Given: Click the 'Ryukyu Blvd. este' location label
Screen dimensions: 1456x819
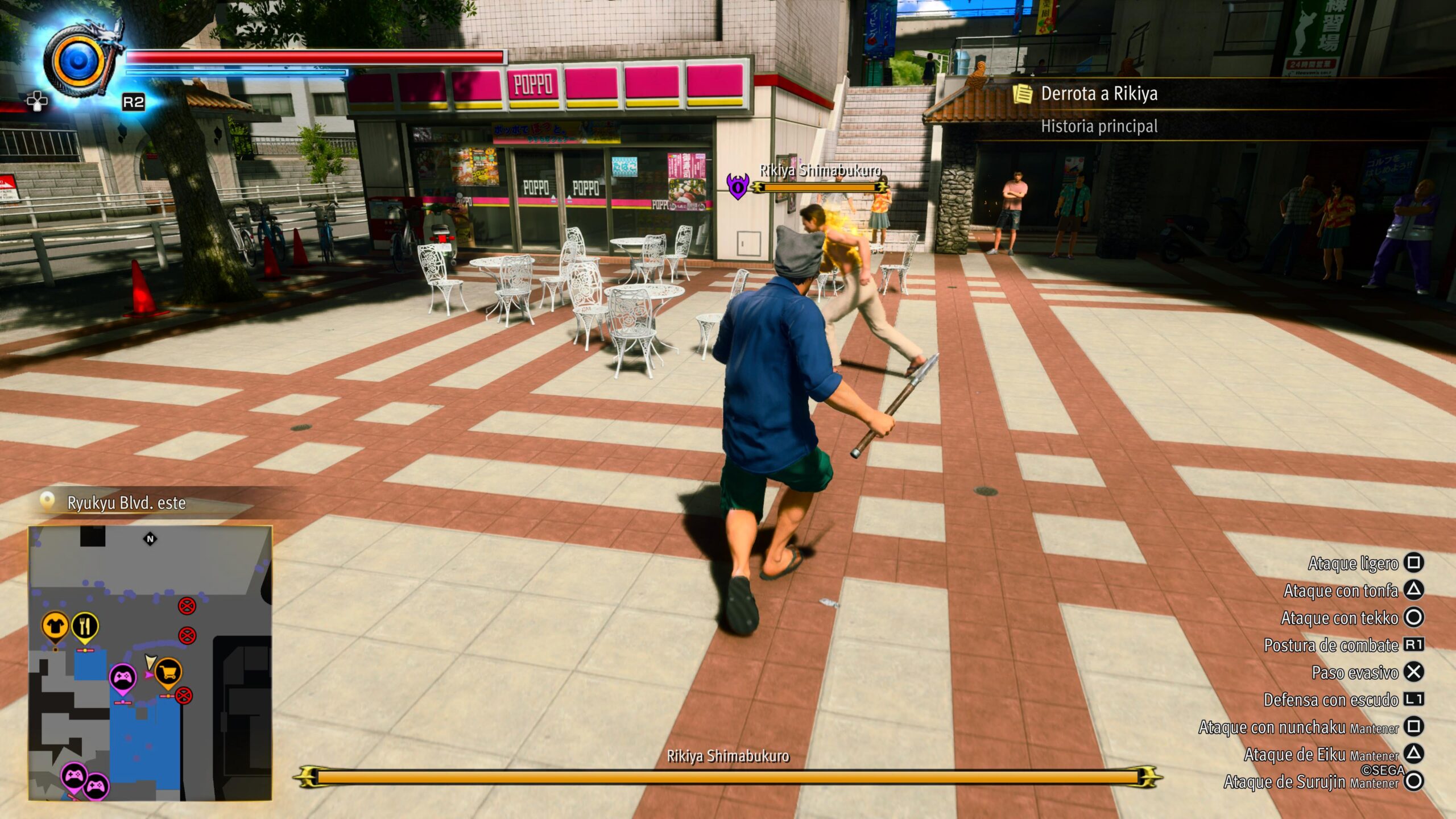Looking at the screenshot, I should (x=126, y=503).
